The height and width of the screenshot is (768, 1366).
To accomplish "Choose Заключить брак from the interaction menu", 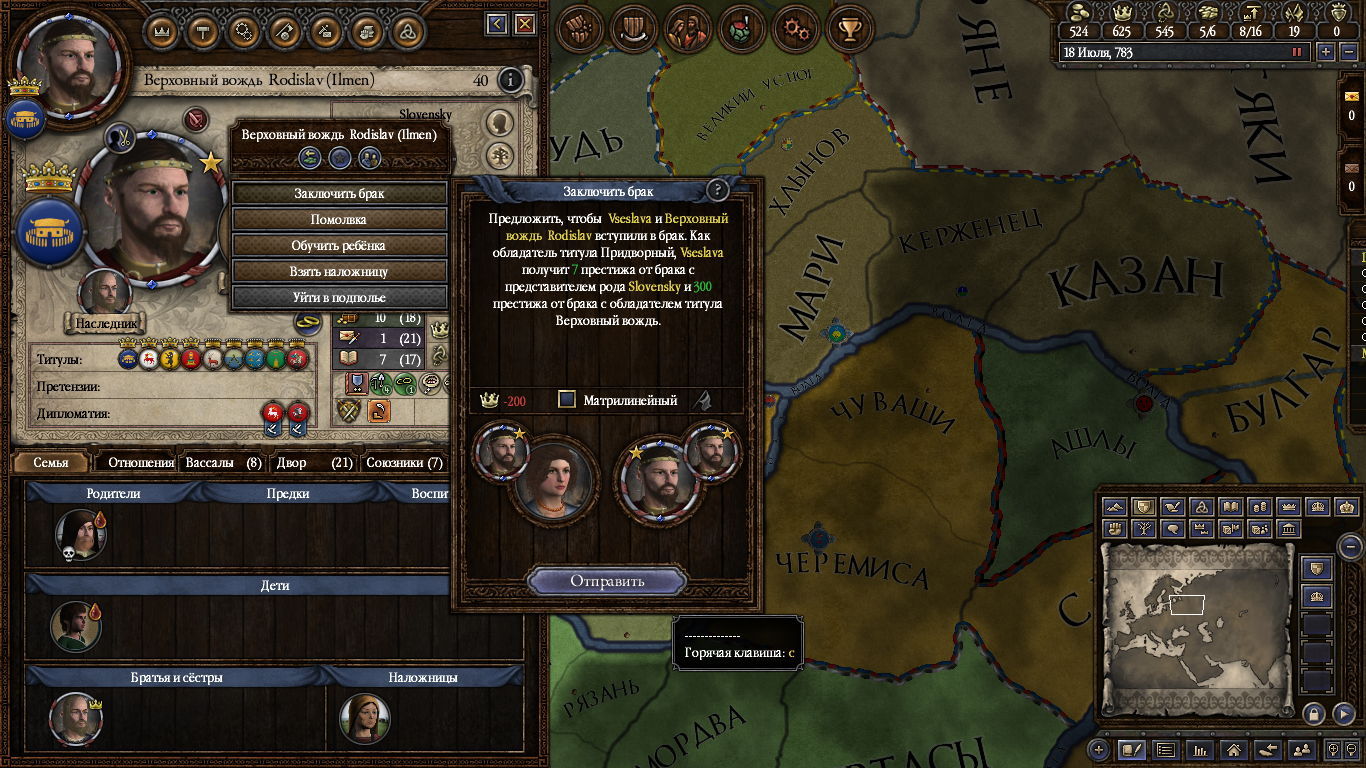I will (339, 193).
